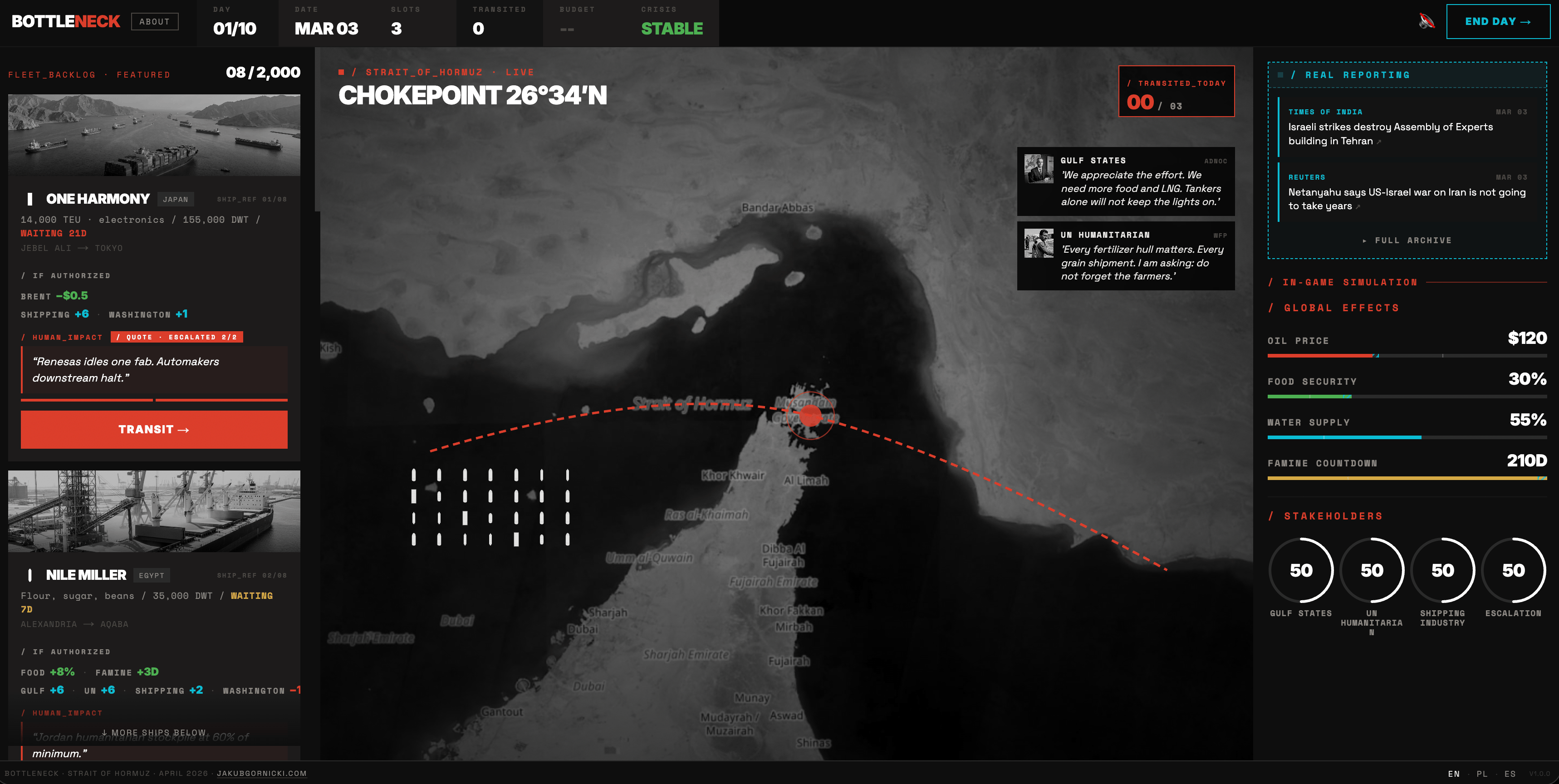The width and height of the screenshot is (1559, 784).
Task: Click the Escalation stakeholder gauge
Action: pos(1514,570)
